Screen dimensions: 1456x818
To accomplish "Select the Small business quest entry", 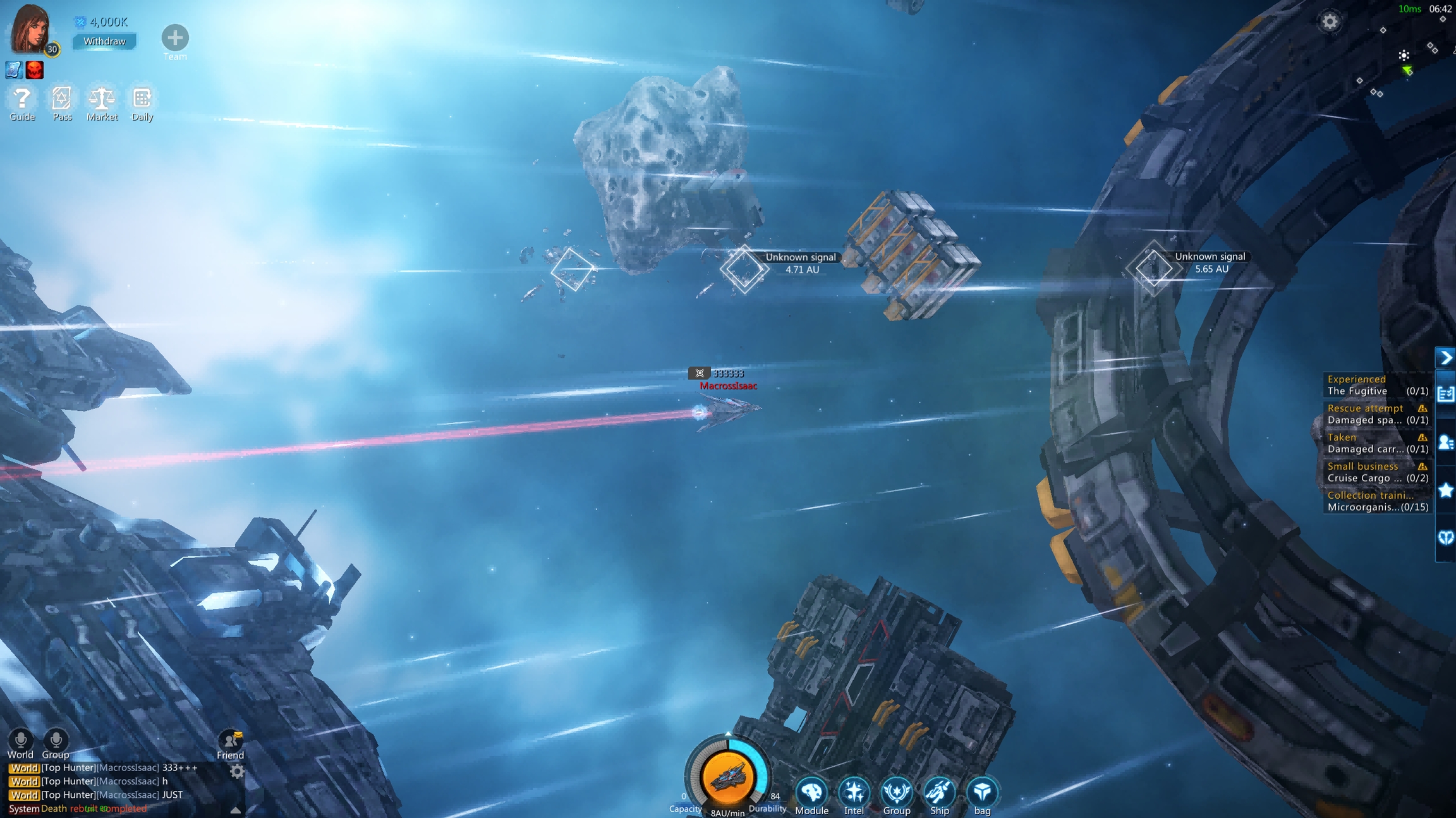I will (1376, 472).
